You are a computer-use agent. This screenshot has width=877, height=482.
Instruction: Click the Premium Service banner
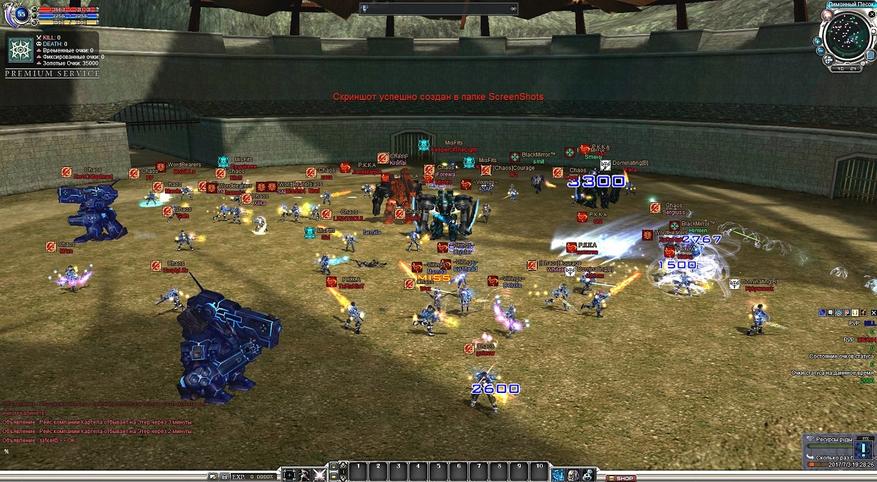coord(52,74)
